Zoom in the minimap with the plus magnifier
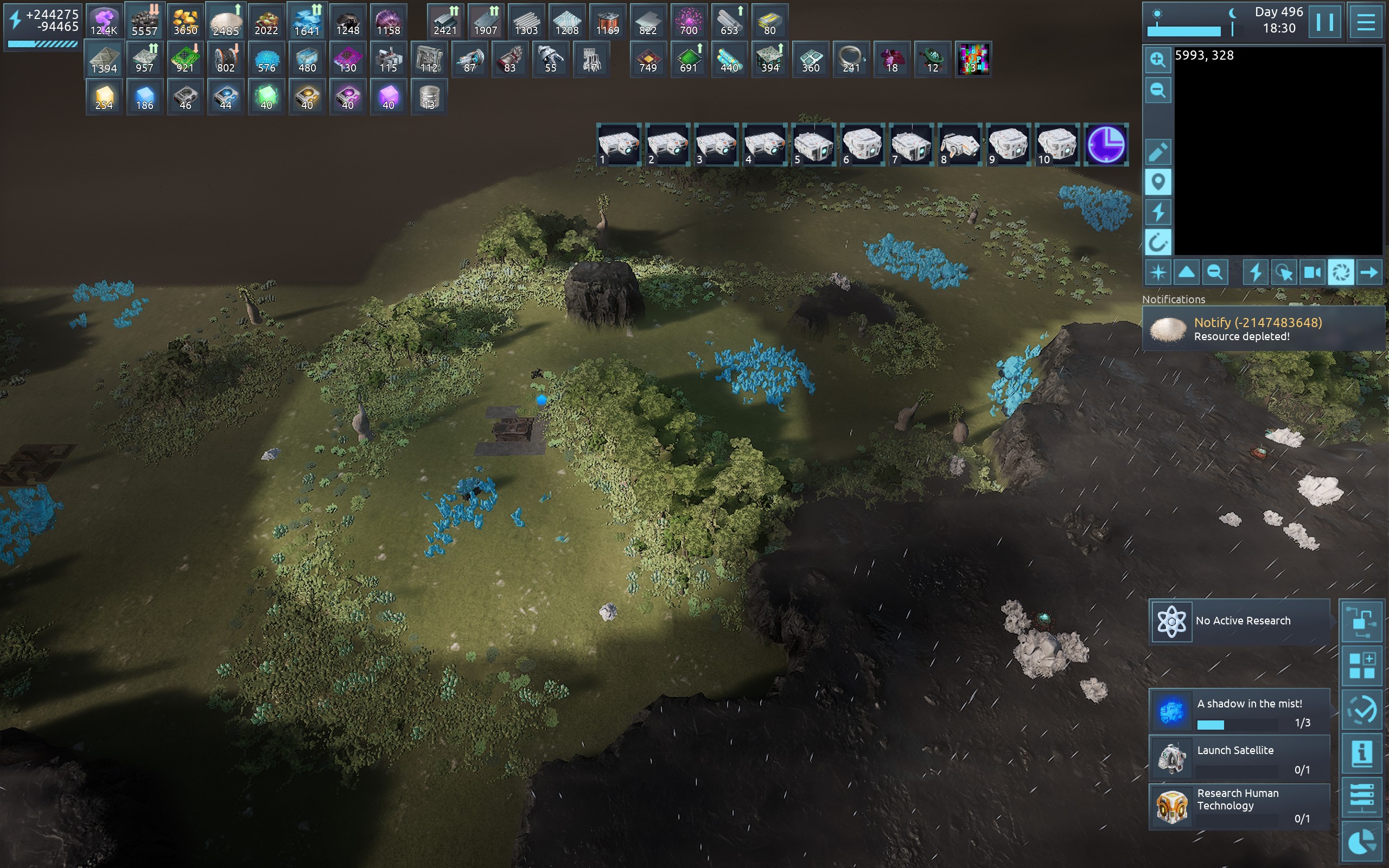 click(1158, 60)
